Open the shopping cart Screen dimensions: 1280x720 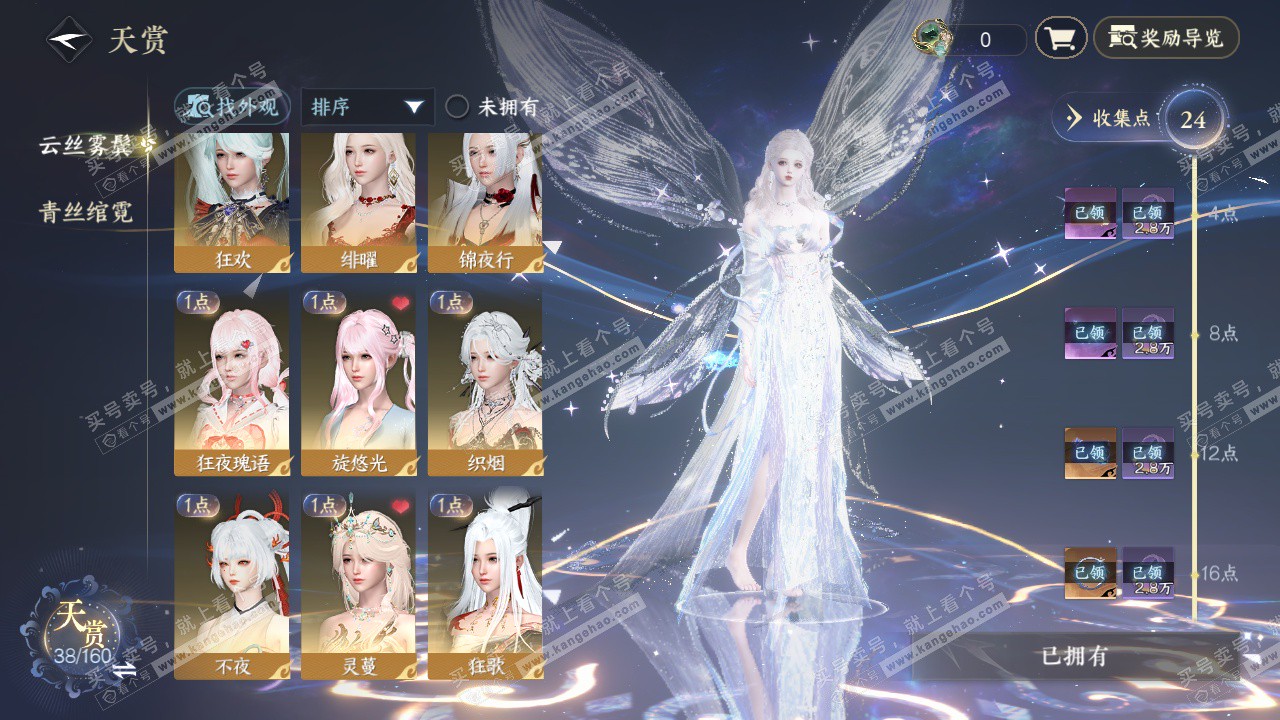pos(1060,39)
